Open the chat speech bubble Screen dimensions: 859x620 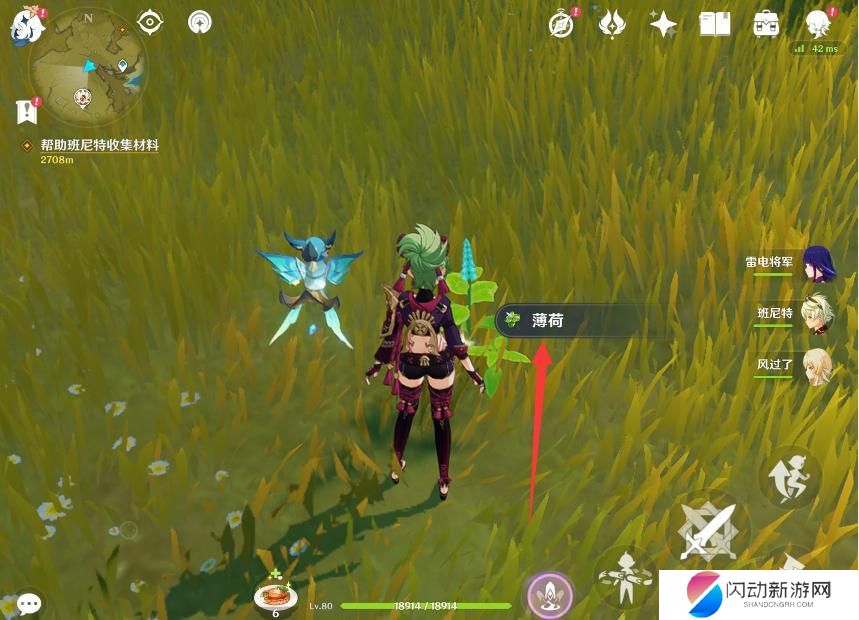29,603
